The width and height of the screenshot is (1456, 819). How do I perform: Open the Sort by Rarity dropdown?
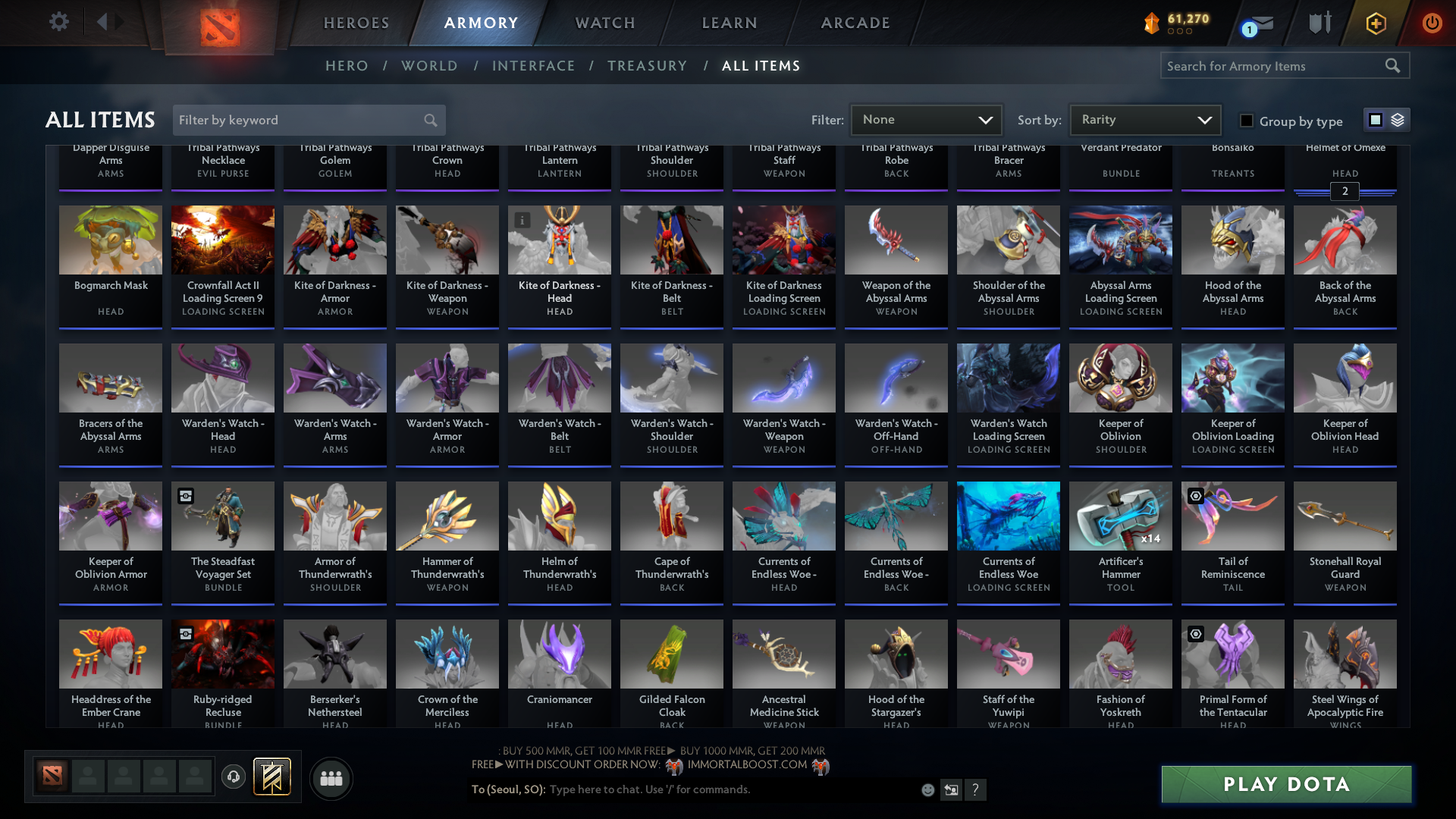point(1144,119)
